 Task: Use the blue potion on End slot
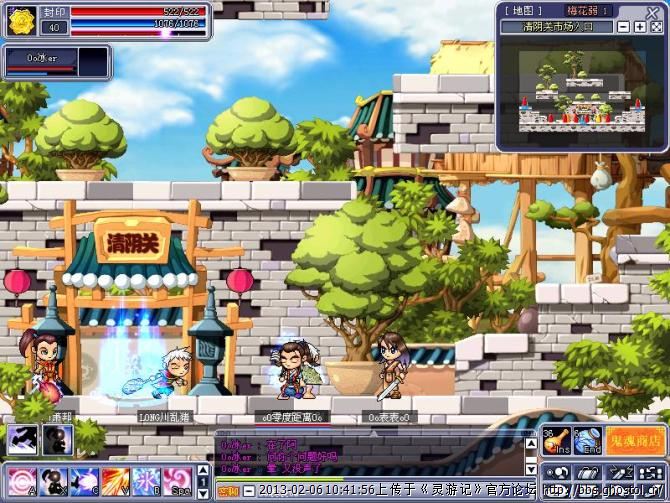click(588, 439)
